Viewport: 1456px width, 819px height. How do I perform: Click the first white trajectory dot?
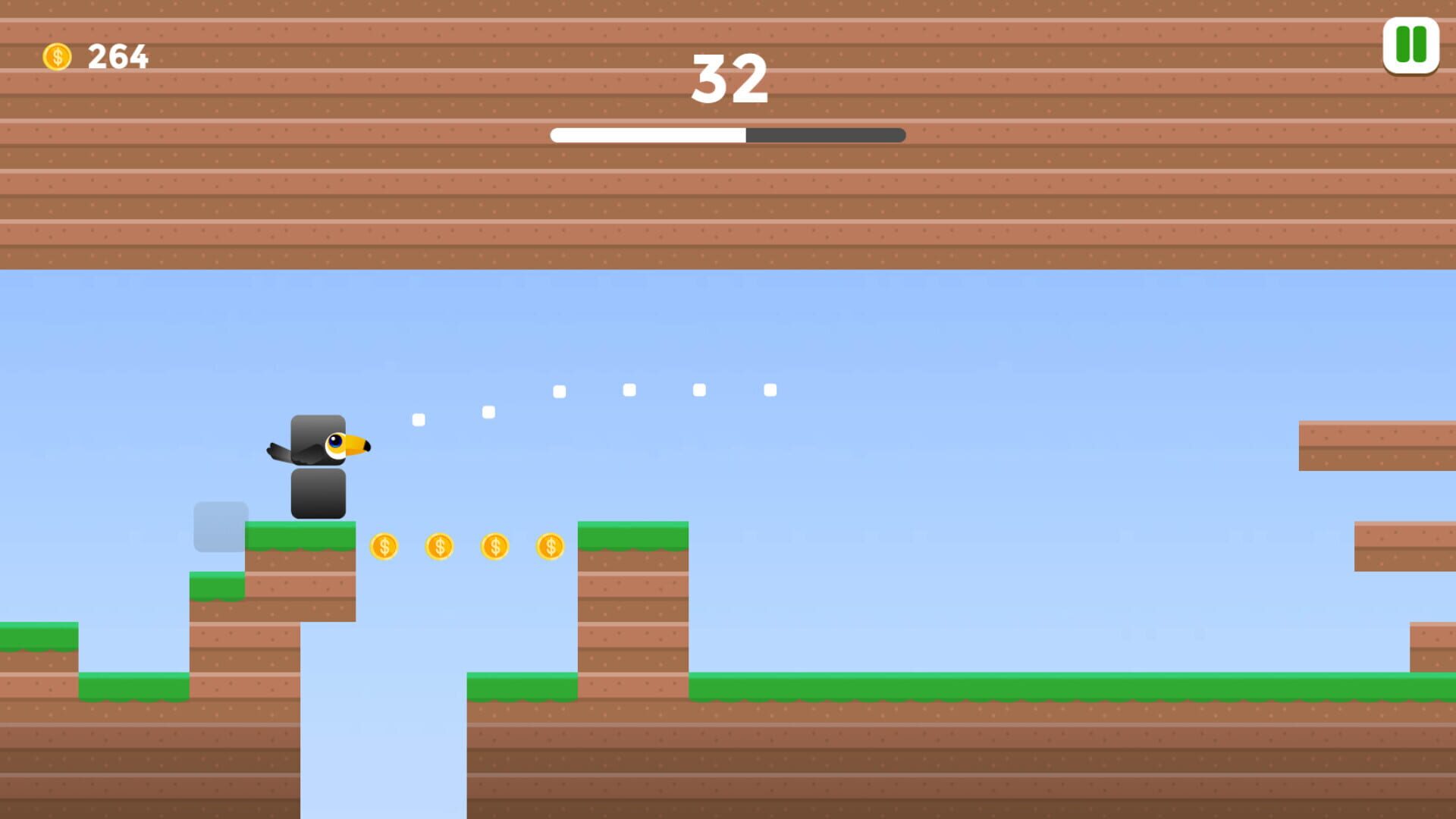click(419, 418)
